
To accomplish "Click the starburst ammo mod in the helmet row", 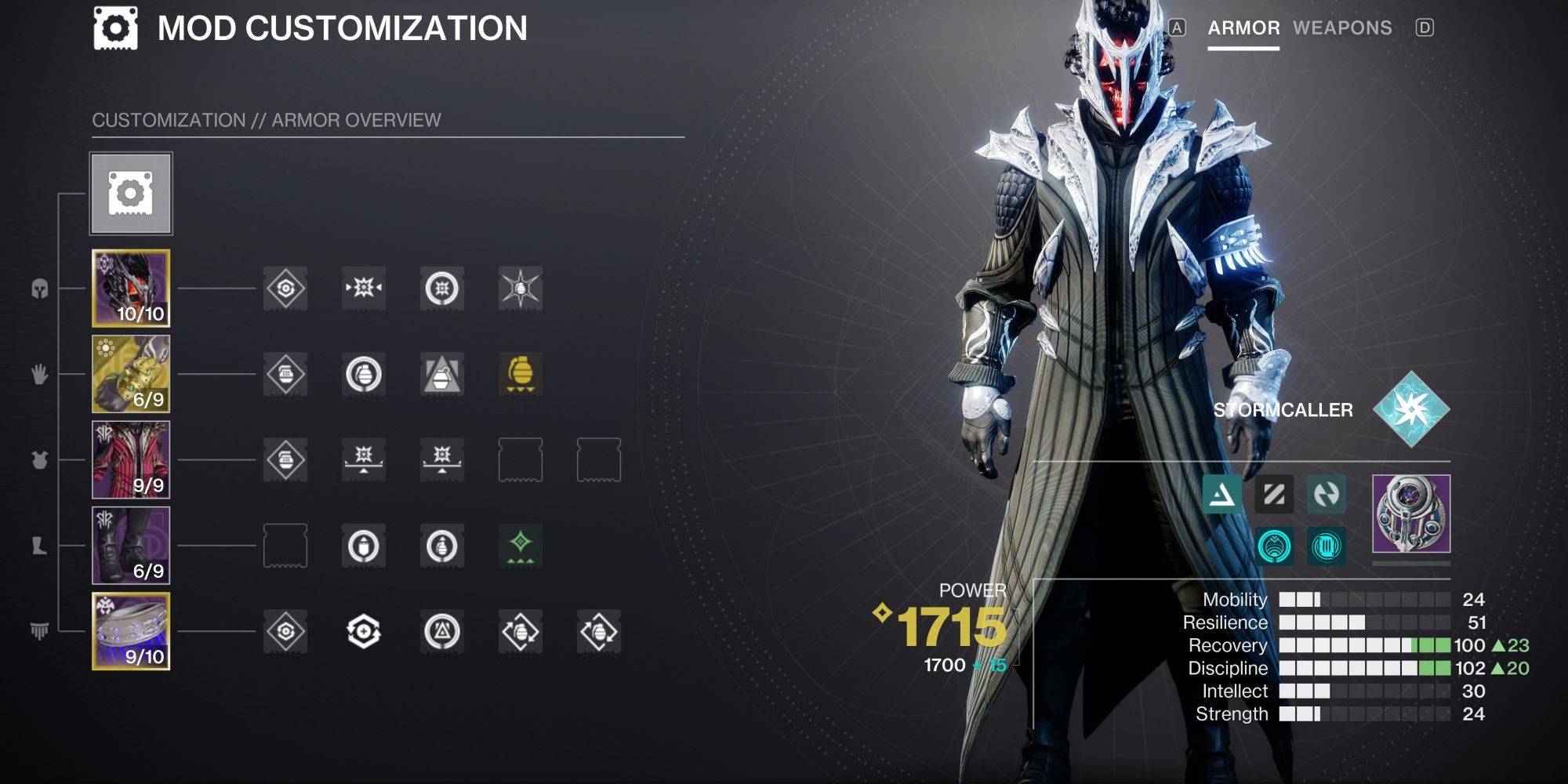I will [520, 289].
